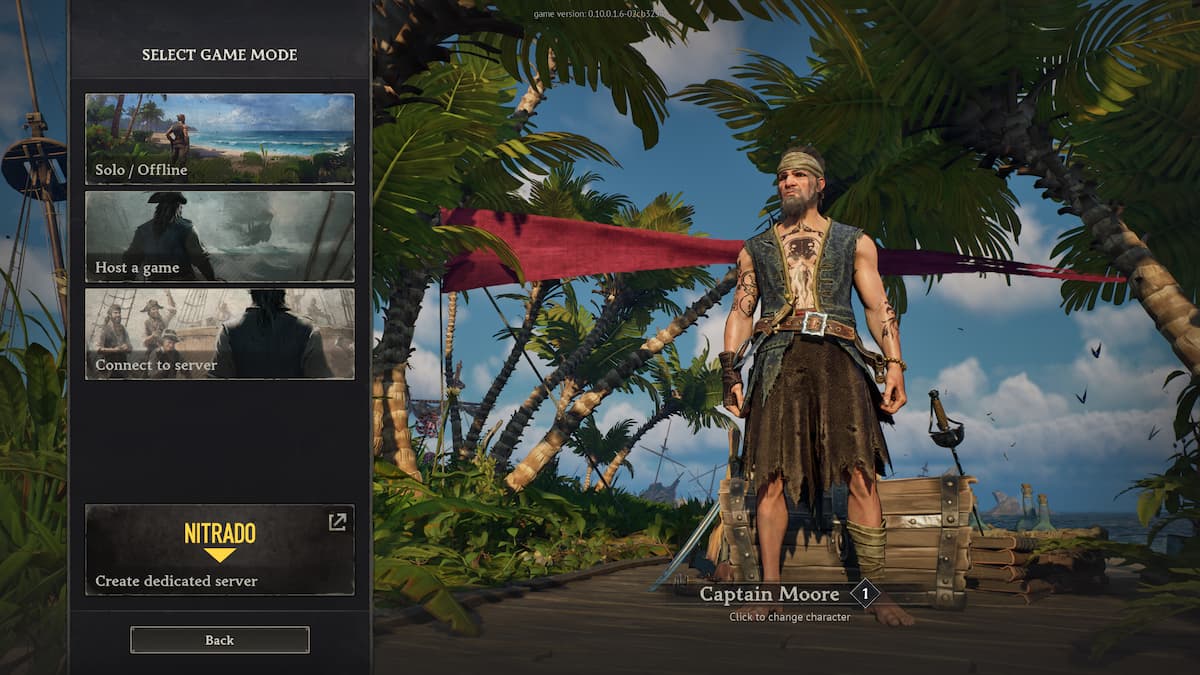This screenshot has width=1200, height=675.
Task: Open Nitrado Create dedicated server link
Action: pos(219,549)
